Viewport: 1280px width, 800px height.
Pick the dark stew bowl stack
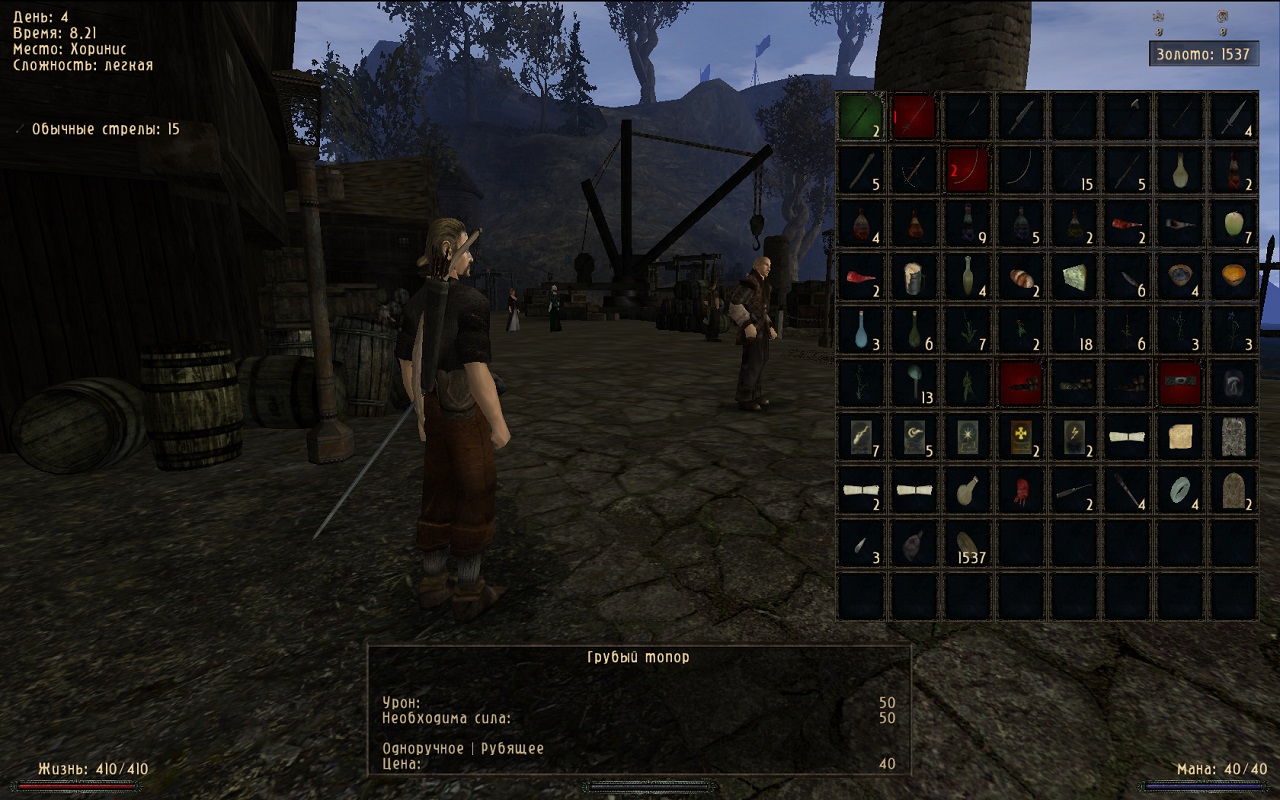pyautogui.click(x=1182, y=277)
